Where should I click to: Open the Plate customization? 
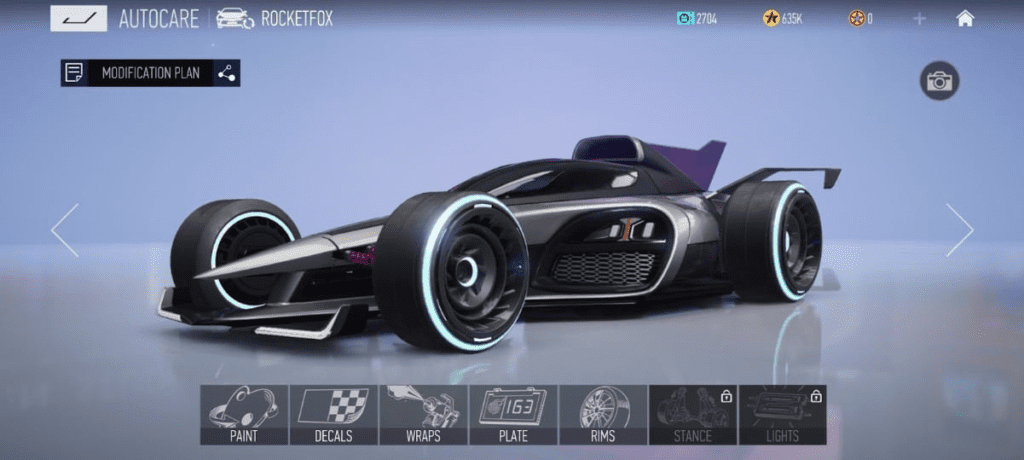[514, 414]
